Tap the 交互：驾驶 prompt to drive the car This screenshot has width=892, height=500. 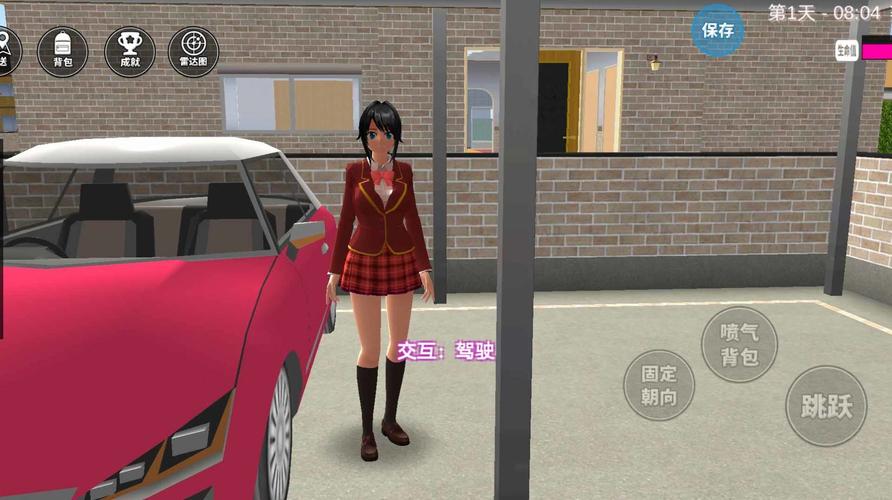[x=446, y=351]
